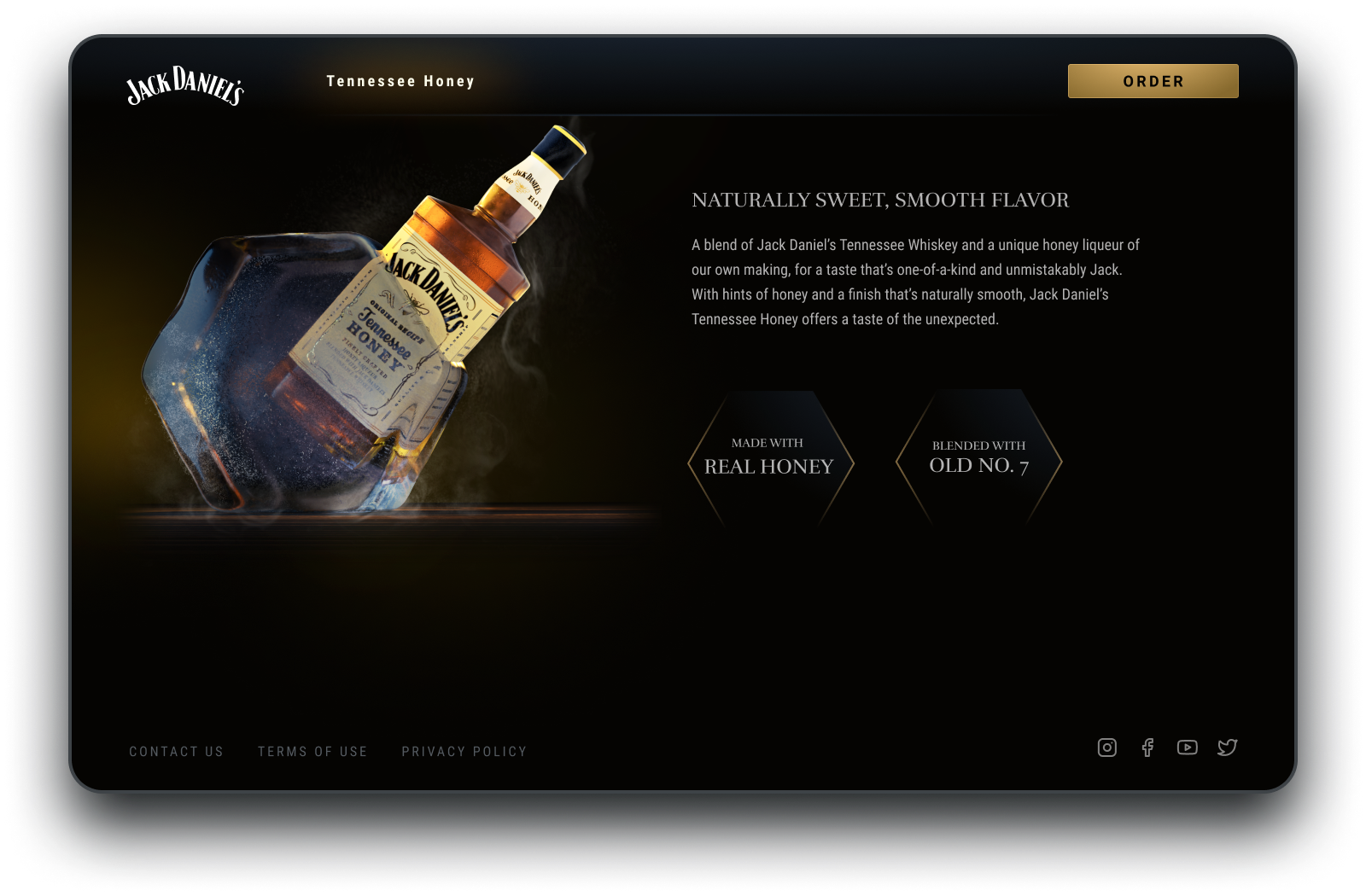Select the Tennessee Honey nav item
The width and height of the screenshot is (1366, 896).
click(x=400, y=81)
